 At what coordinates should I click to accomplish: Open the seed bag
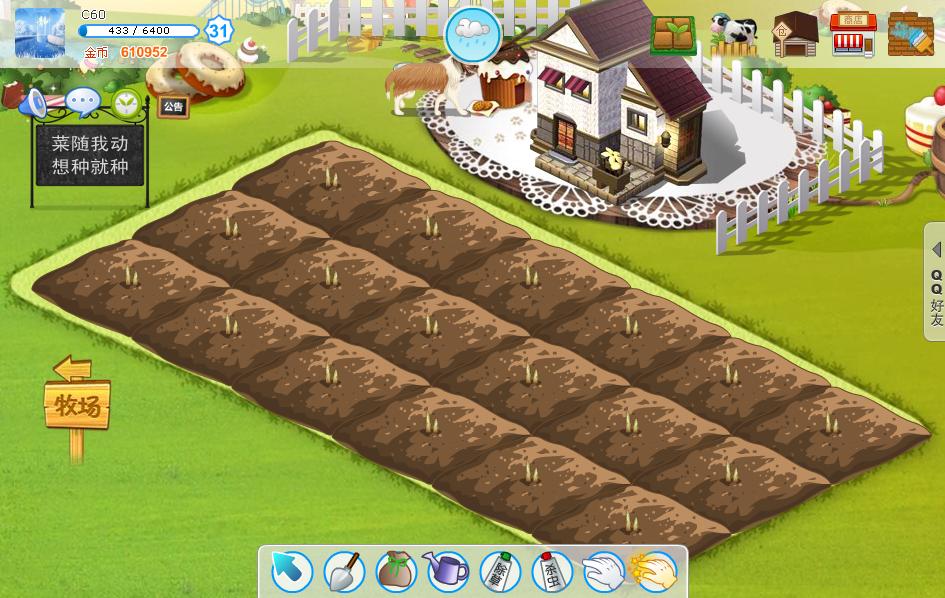click(x=396, y=571)
